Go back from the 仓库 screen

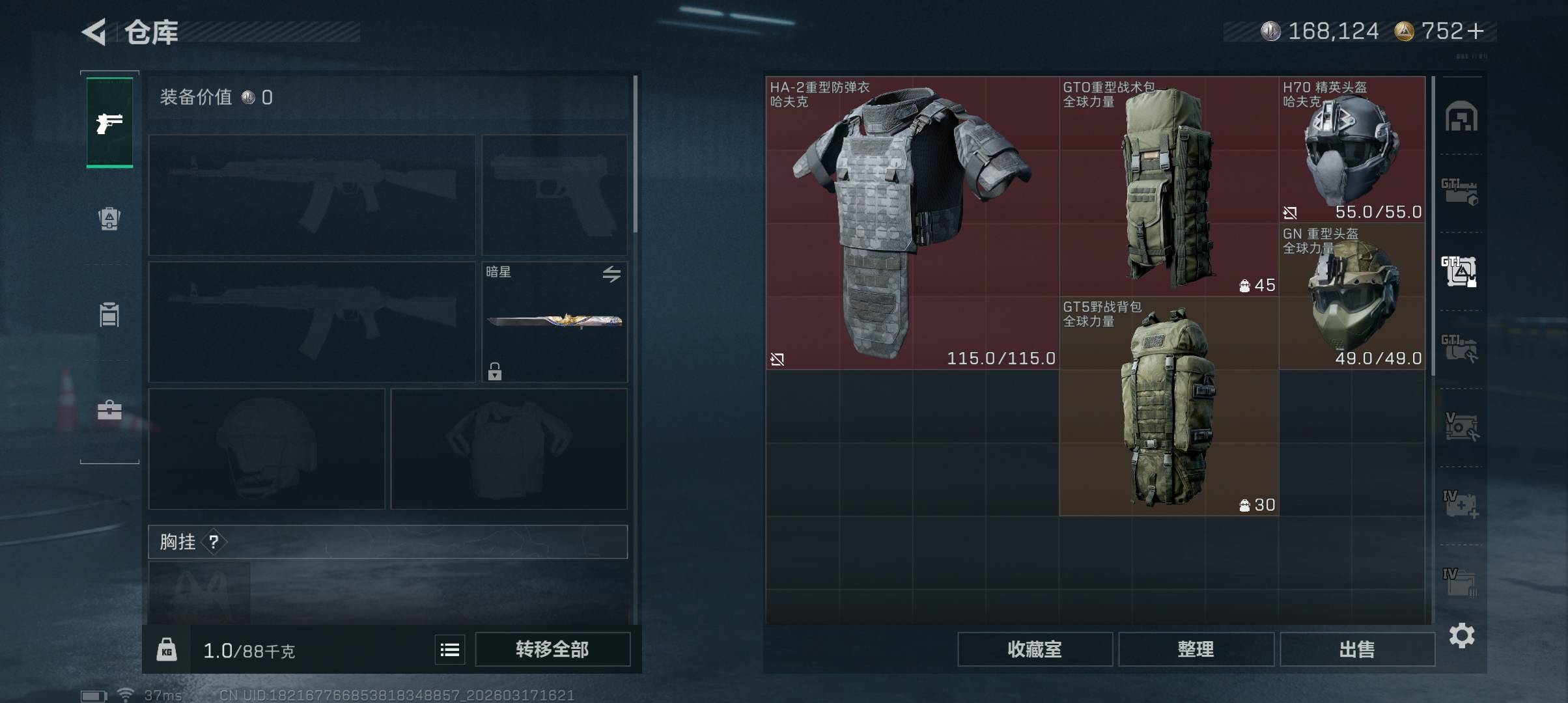95,32
